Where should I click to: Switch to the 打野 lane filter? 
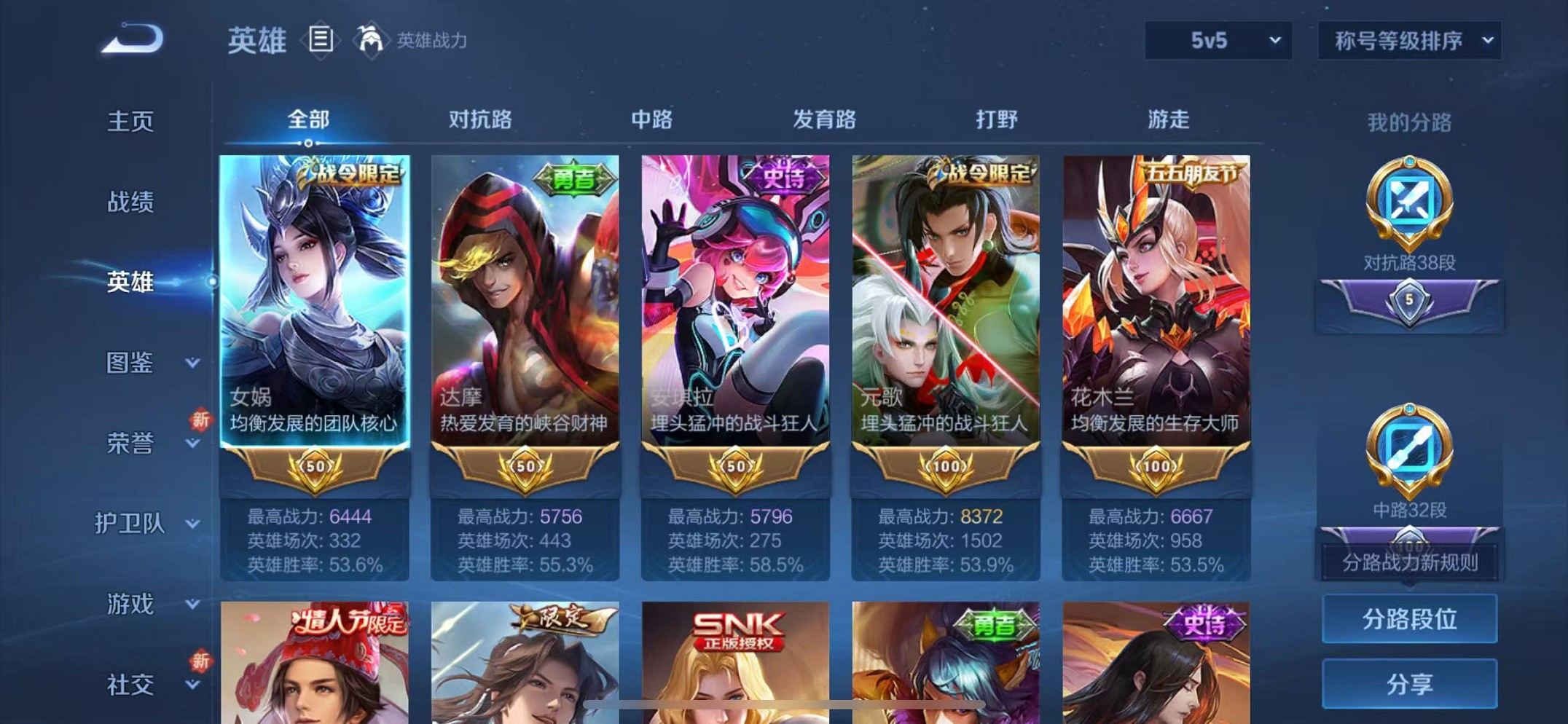click(x=998, y=119)
